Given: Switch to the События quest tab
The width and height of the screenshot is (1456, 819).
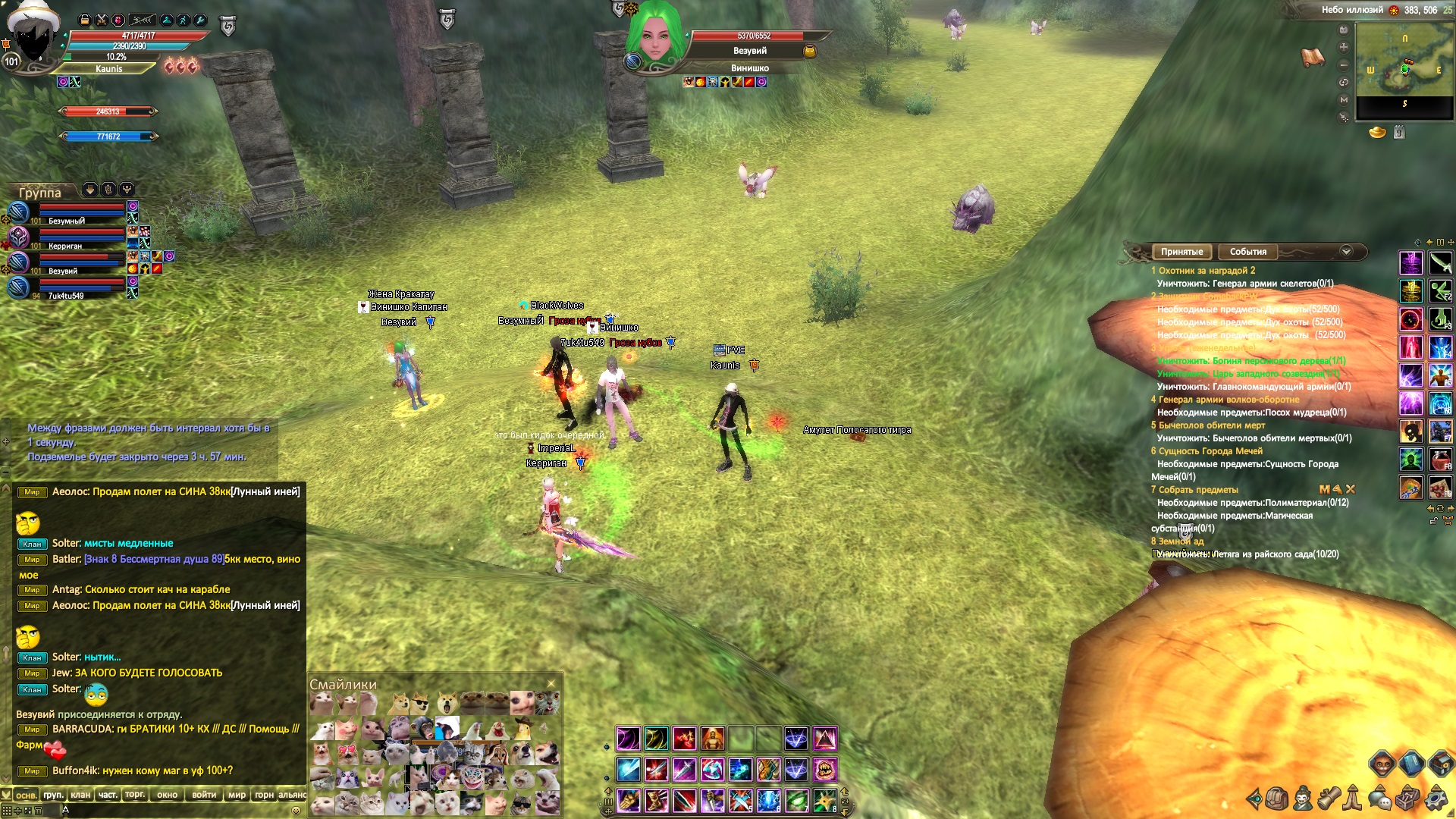Looking at the screenshot, I should point(1247,252).
